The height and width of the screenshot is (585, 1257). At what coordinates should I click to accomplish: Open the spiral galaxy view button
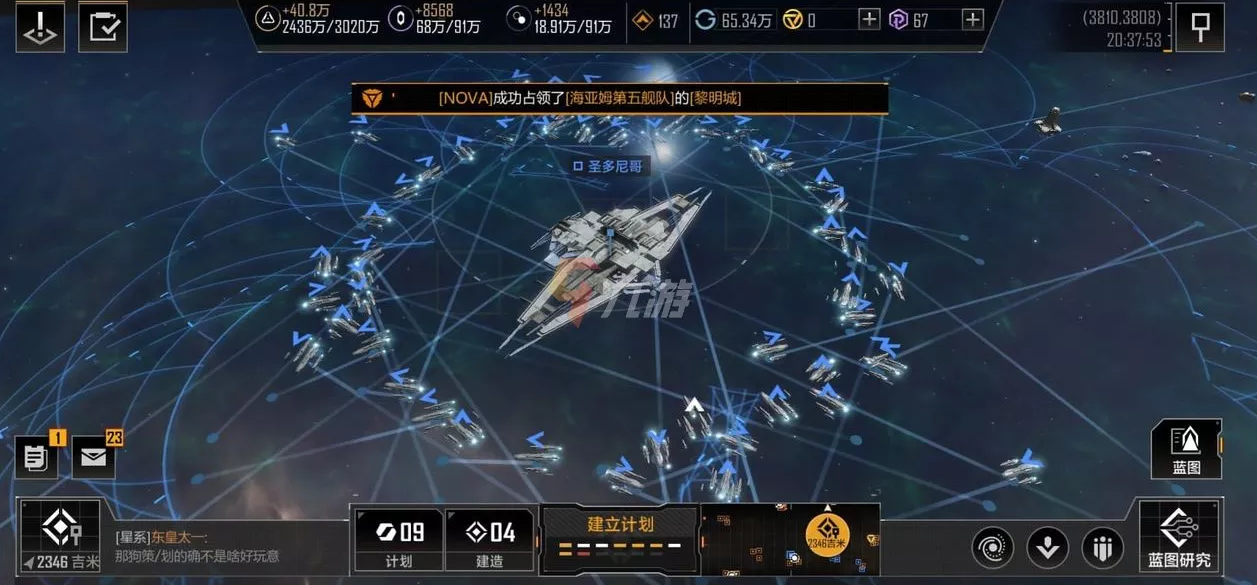tap(993, 548)
